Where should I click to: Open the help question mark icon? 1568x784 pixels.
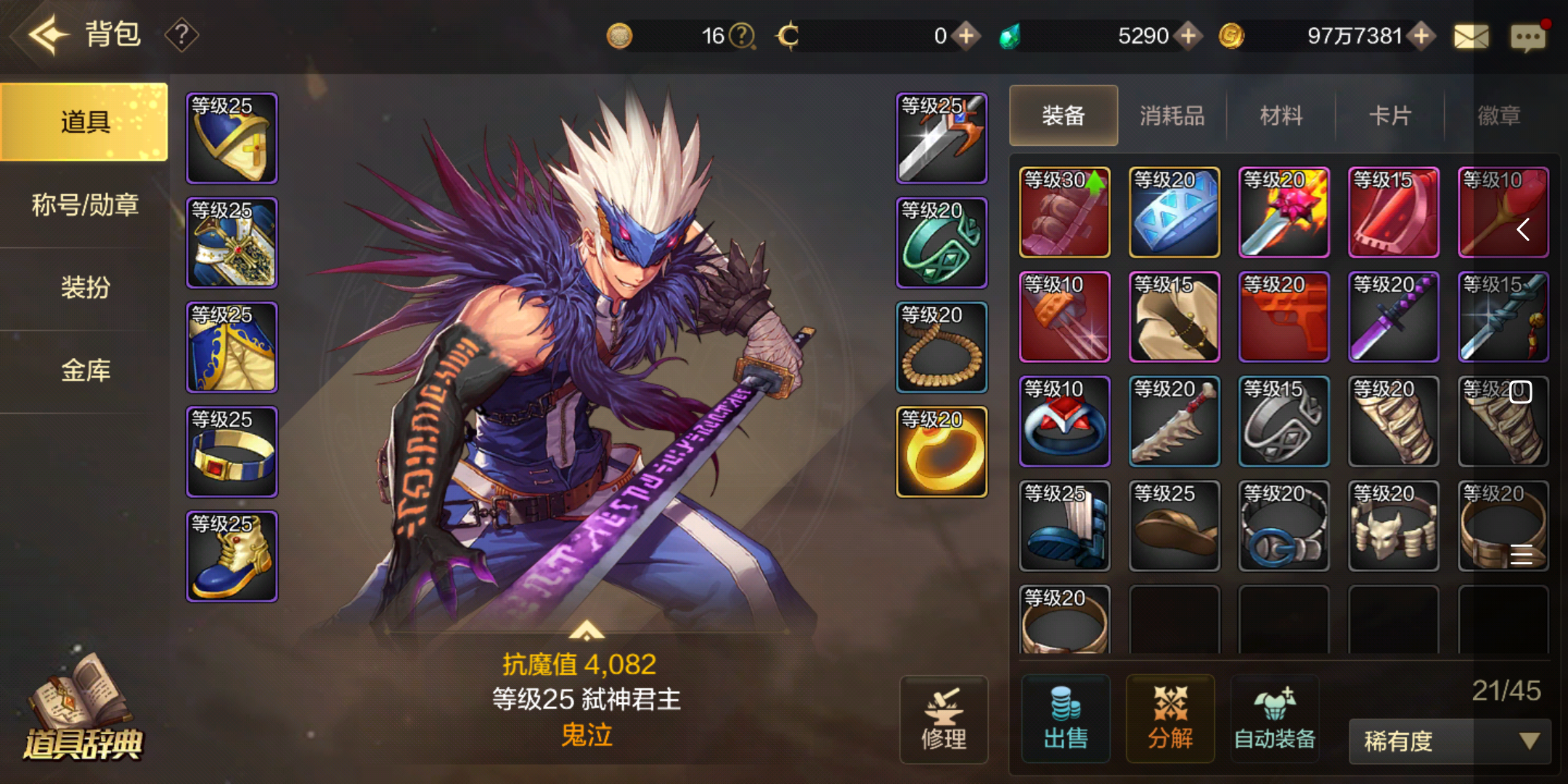coord(181,34)
